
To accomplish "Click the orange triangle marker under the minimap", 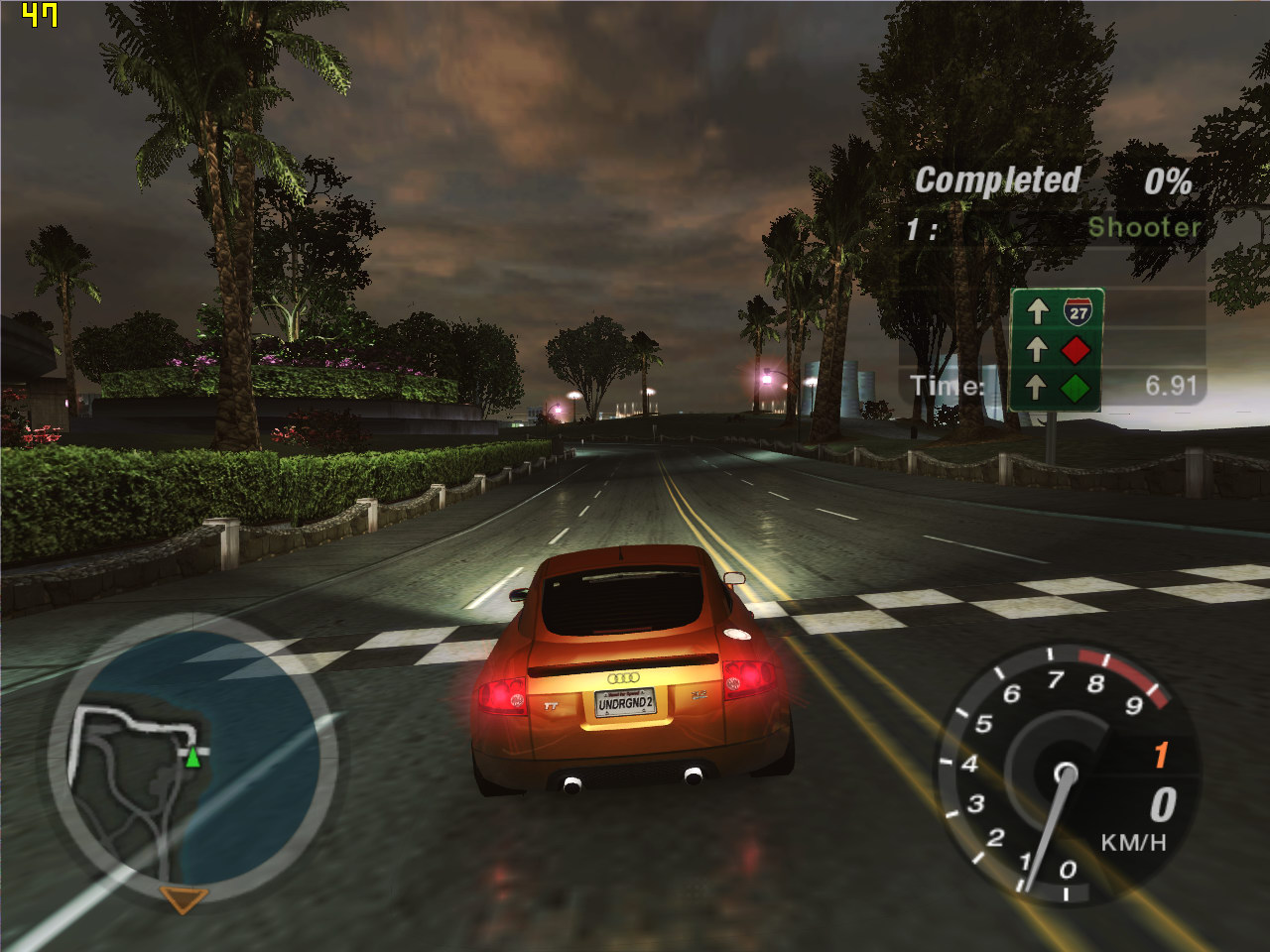I will click(x=184, y=899).
